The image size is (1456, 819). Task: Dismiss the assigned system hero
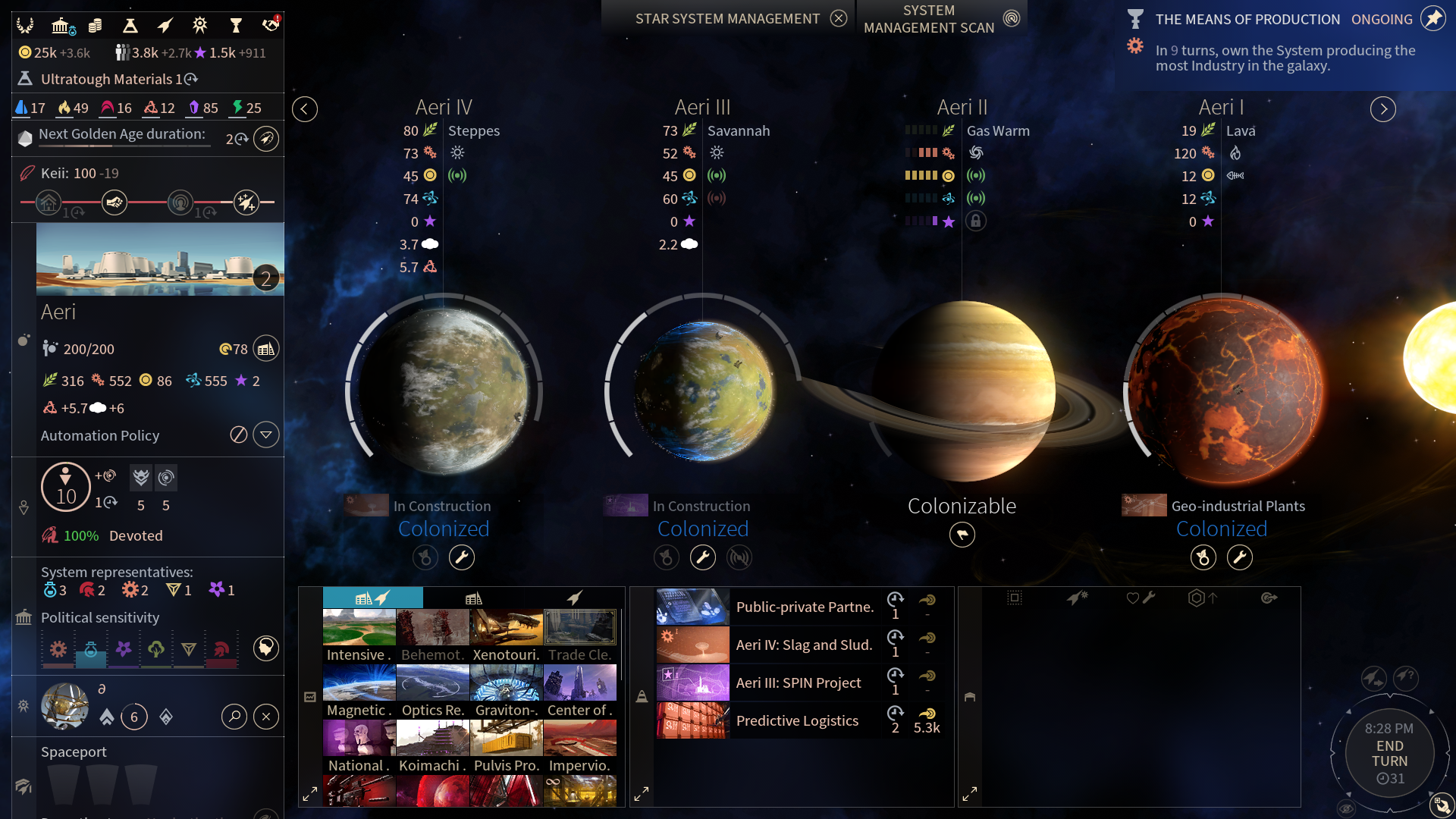click(266, 717)
